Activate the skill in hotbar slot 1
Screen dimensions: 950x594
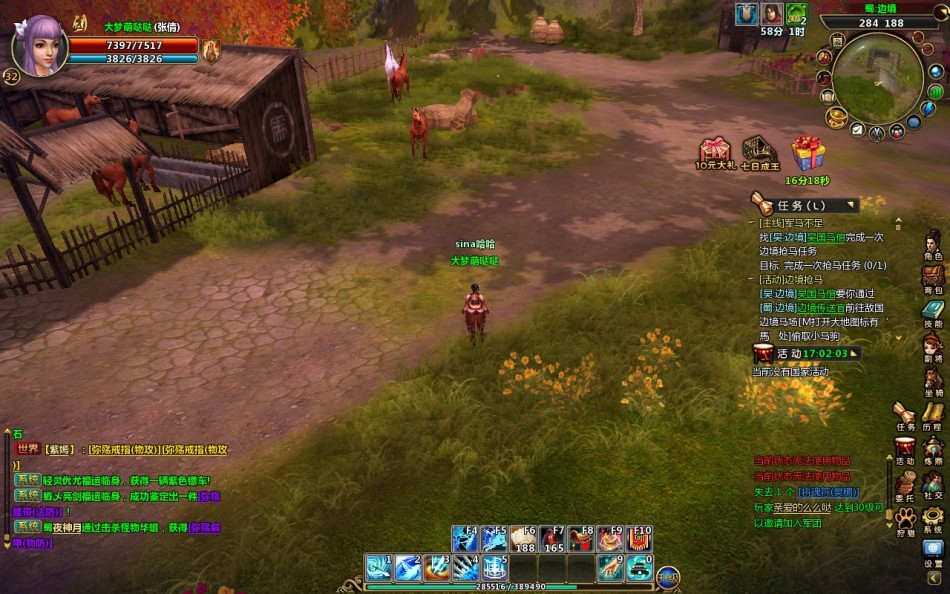click(x=377, y=568)
